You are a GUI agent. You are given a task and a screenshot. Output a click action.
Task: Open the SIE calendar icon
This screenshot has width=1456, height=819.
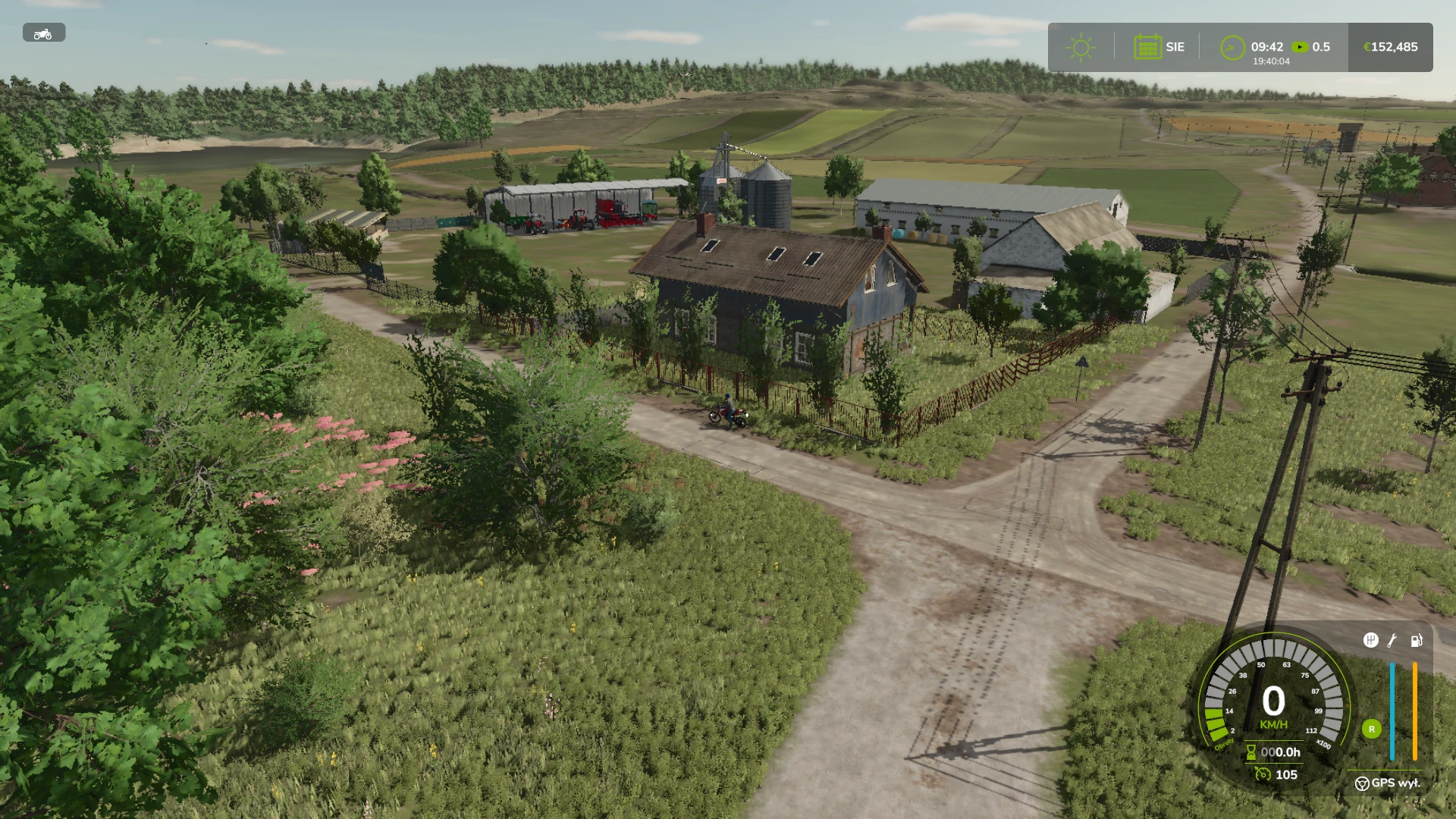(1147, 47)
